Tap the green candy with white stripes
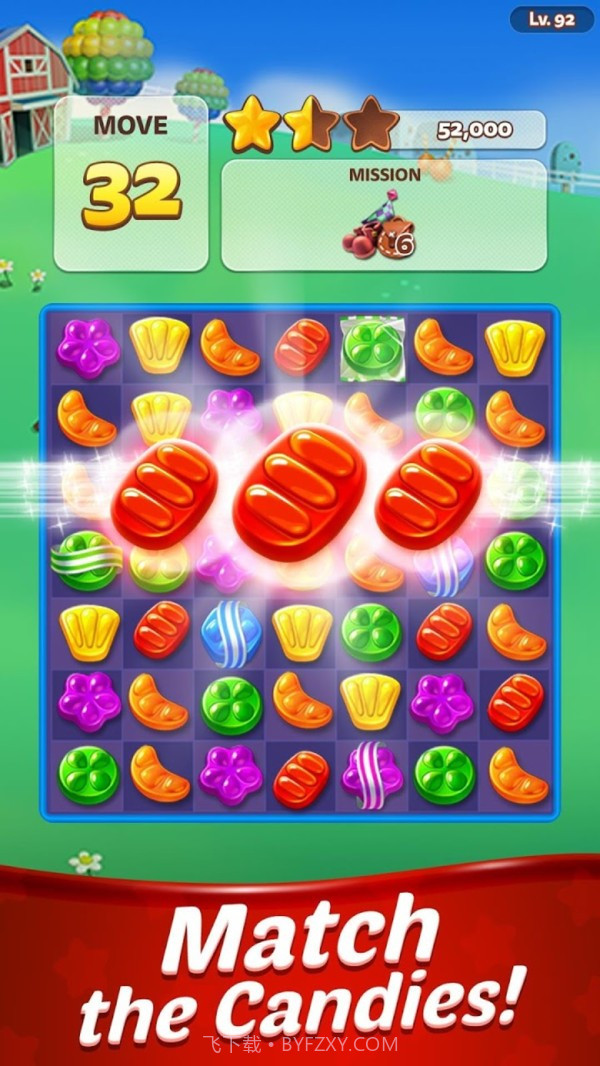Screen dimensions: 600x1066 pos(87,562)
